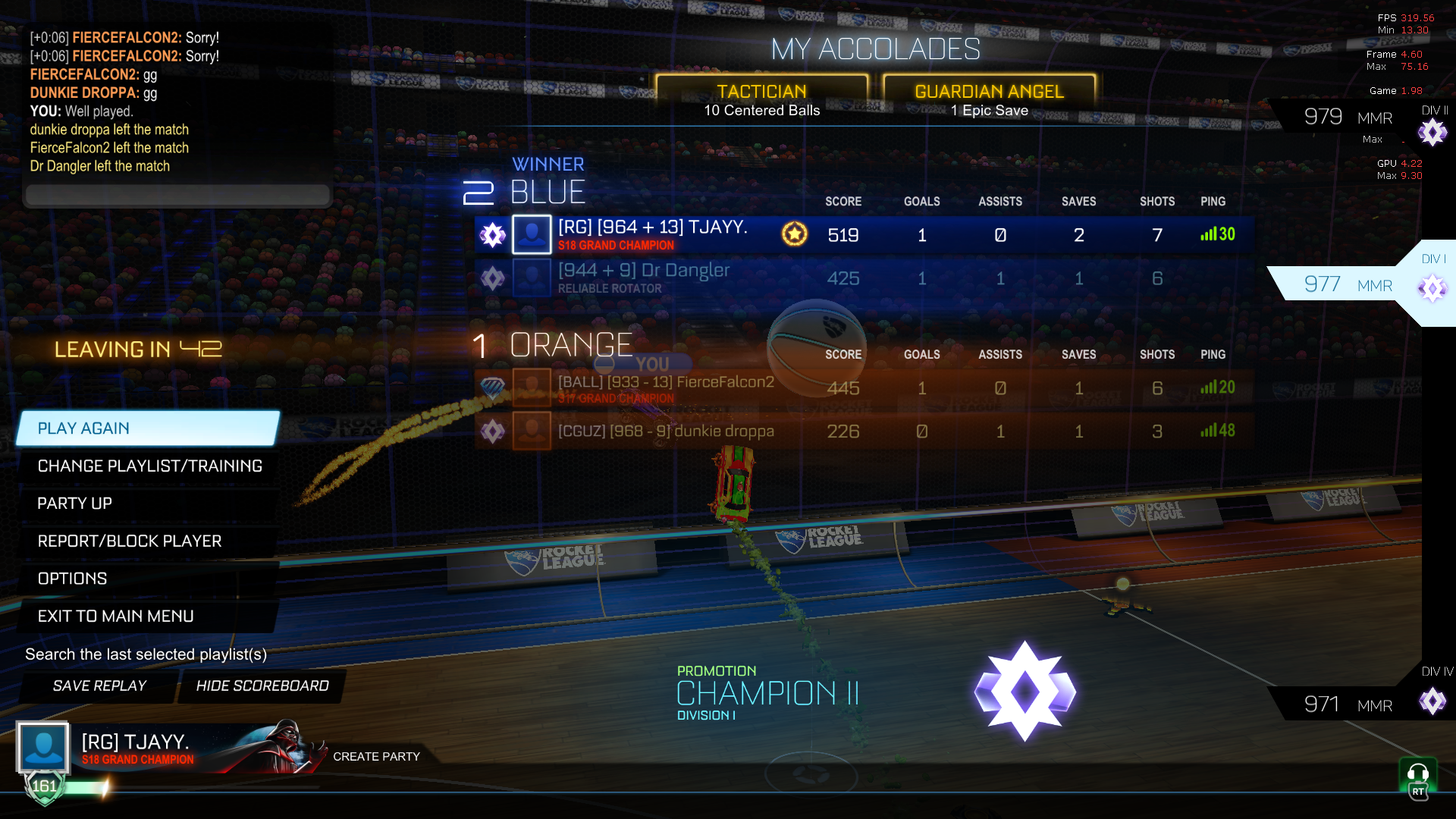Click Save Replay
Viewport: 1456px width, 819px height.
pyautogui.click(x=99, y=686)
